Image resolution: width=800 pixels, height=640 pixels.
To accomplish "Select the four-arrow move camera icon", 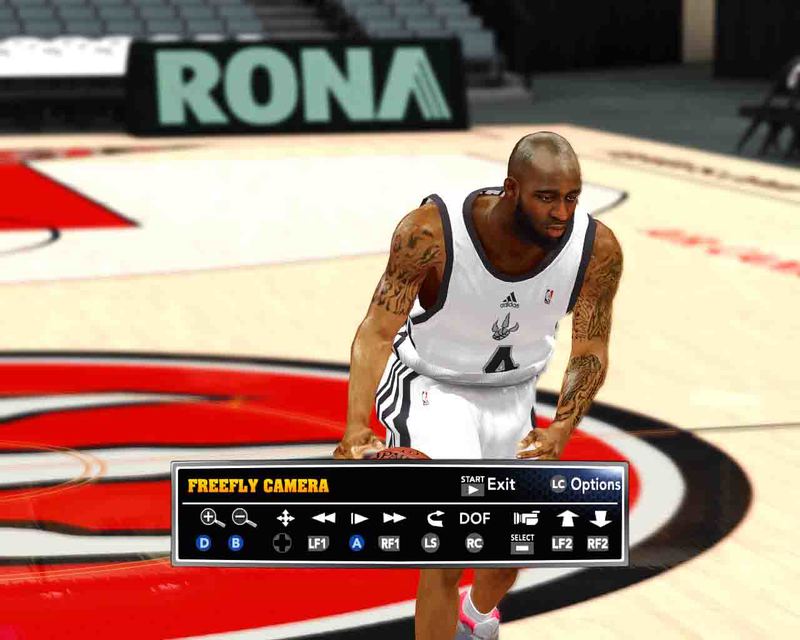I will click(x=285, y=518).
